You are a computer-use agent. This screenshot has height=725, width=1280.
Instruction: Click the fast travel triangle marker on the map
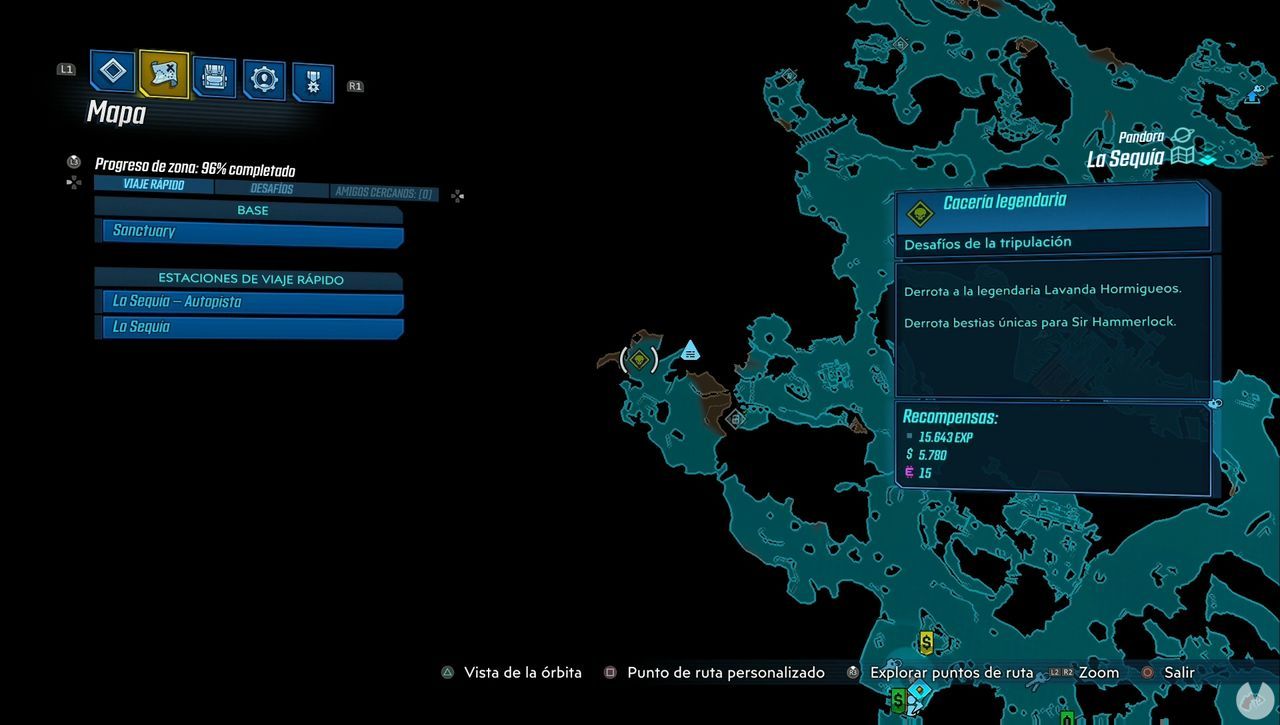tap(690, 350)
